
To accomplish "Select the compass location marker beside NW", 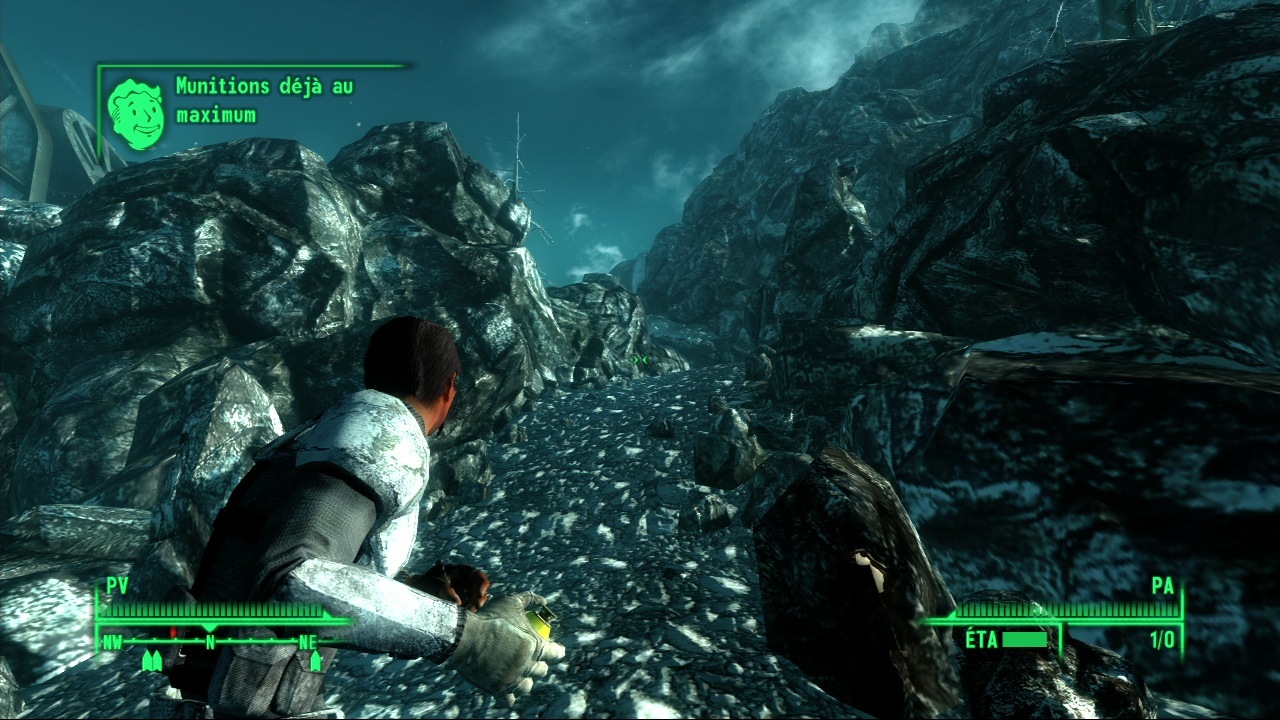I will click(153, 660).
